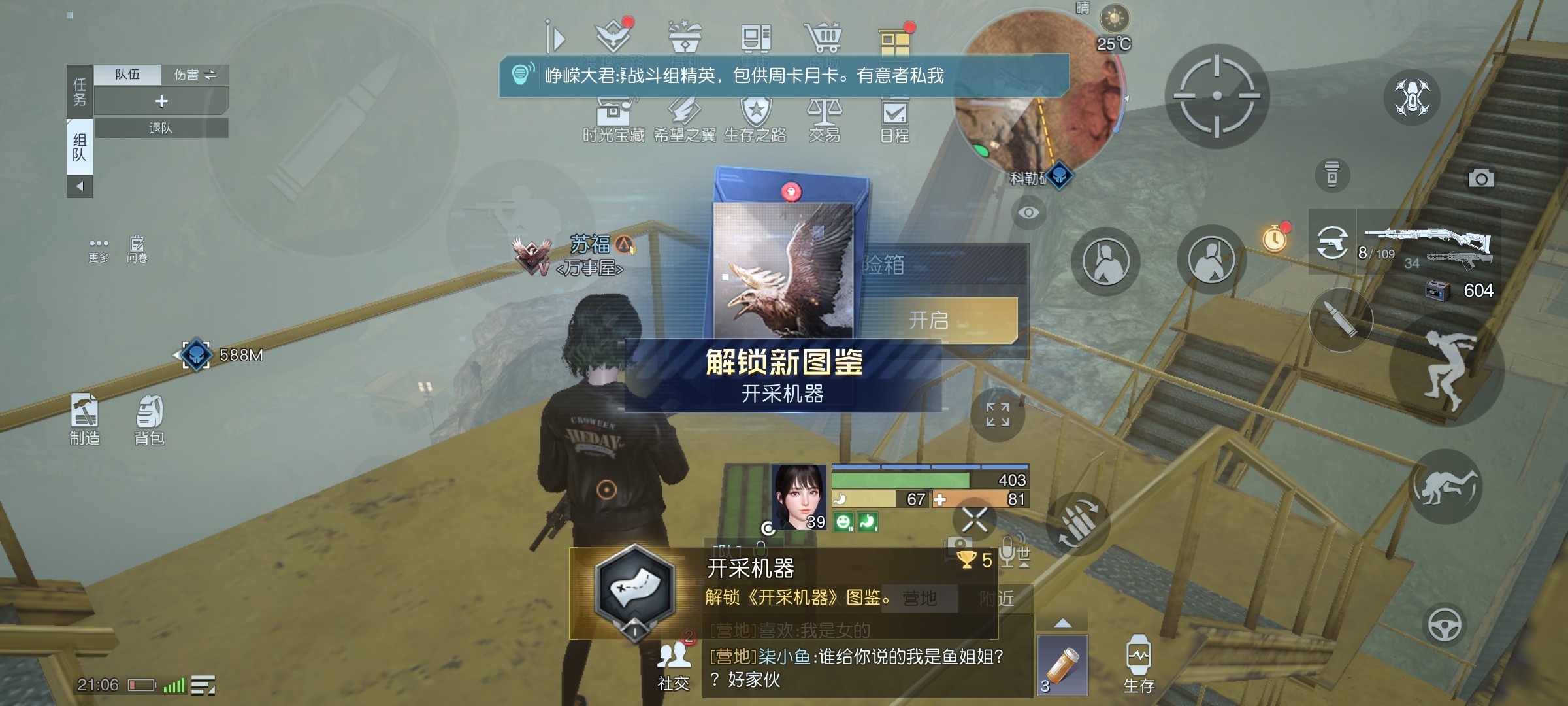Image resolution: width=1568 pixels, height=706 pixels.
Task: Switch to the 伤害 damage tab
Action: coord(195,75)
